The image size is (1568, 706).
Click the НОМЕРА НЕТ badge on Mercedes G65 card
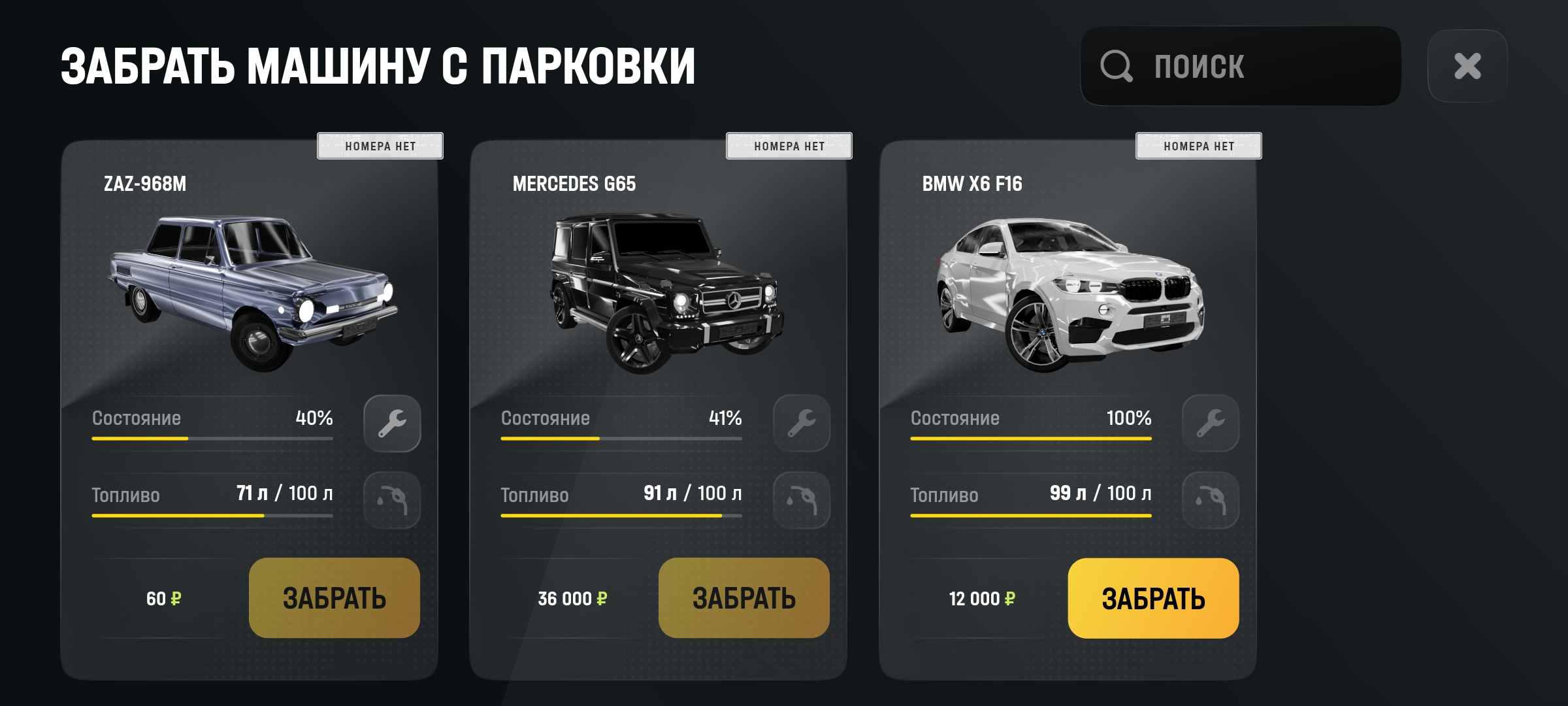[x=788, y=146]
